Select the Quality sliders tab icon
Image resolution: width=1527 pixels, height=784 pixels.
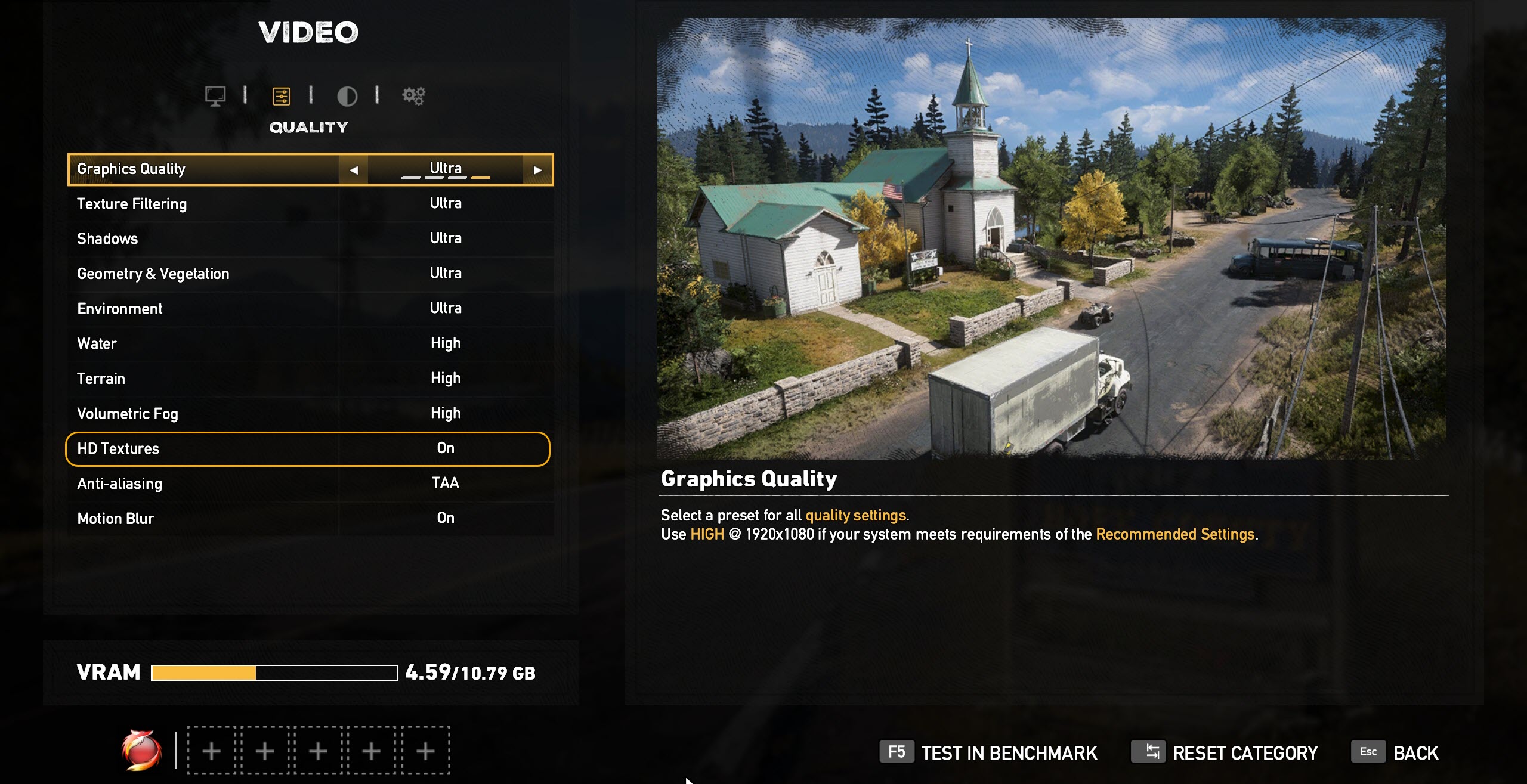pyautogui.click(x=281, y=95)
